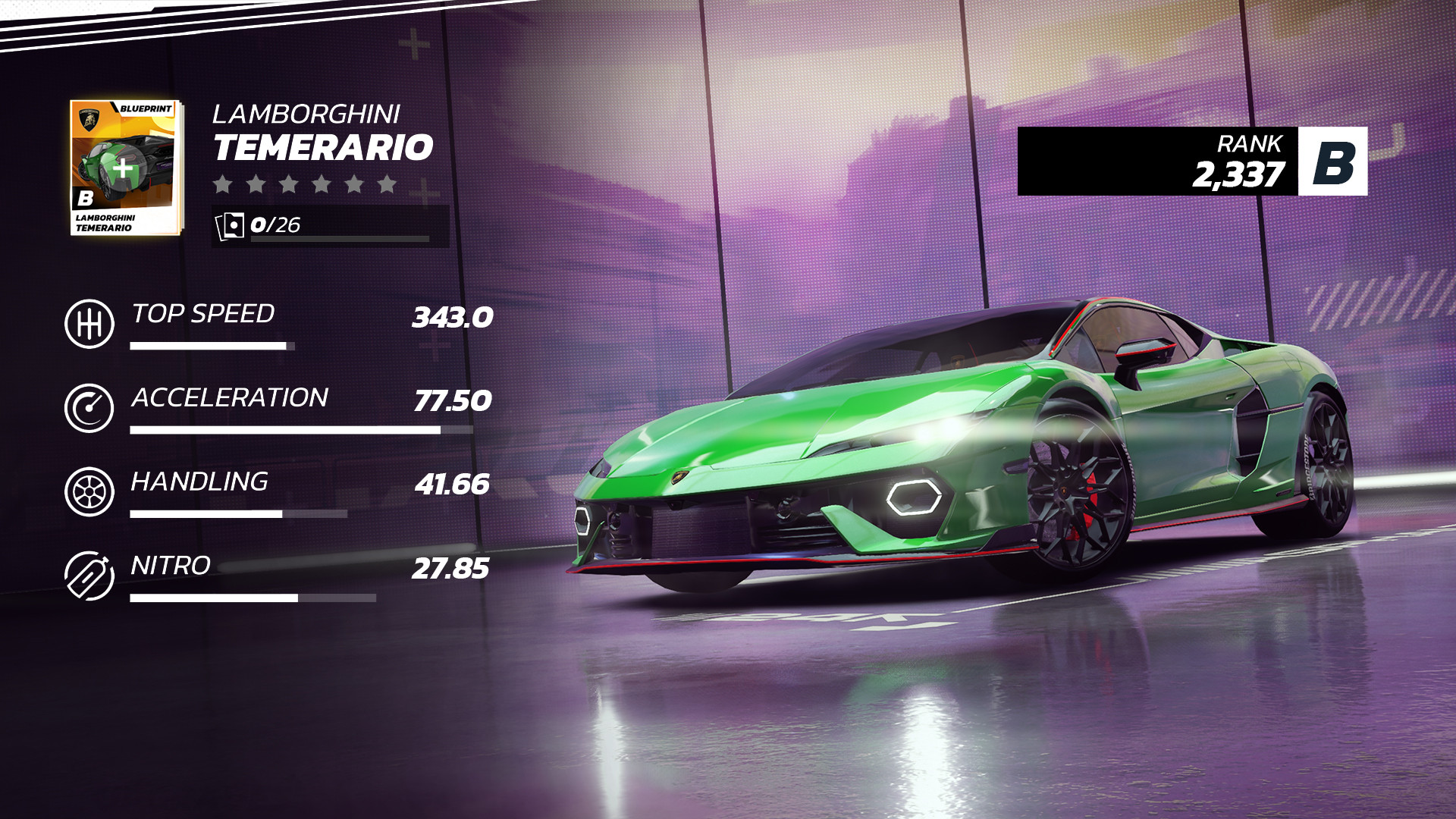Click the ACCELERATION stat label

(231, 397)
